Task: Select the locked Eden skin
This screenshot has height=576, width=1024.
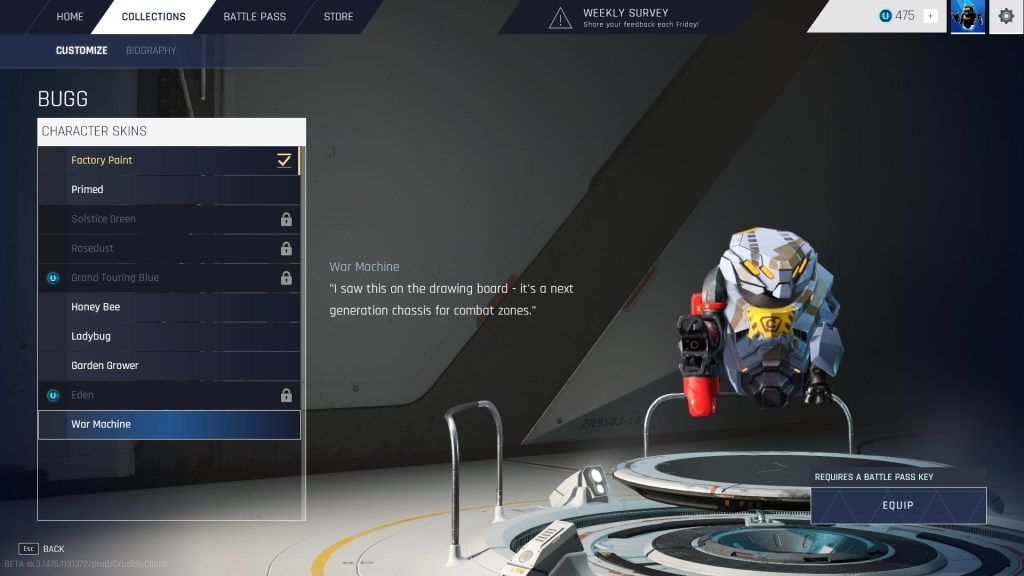Action: pos(168,395)
